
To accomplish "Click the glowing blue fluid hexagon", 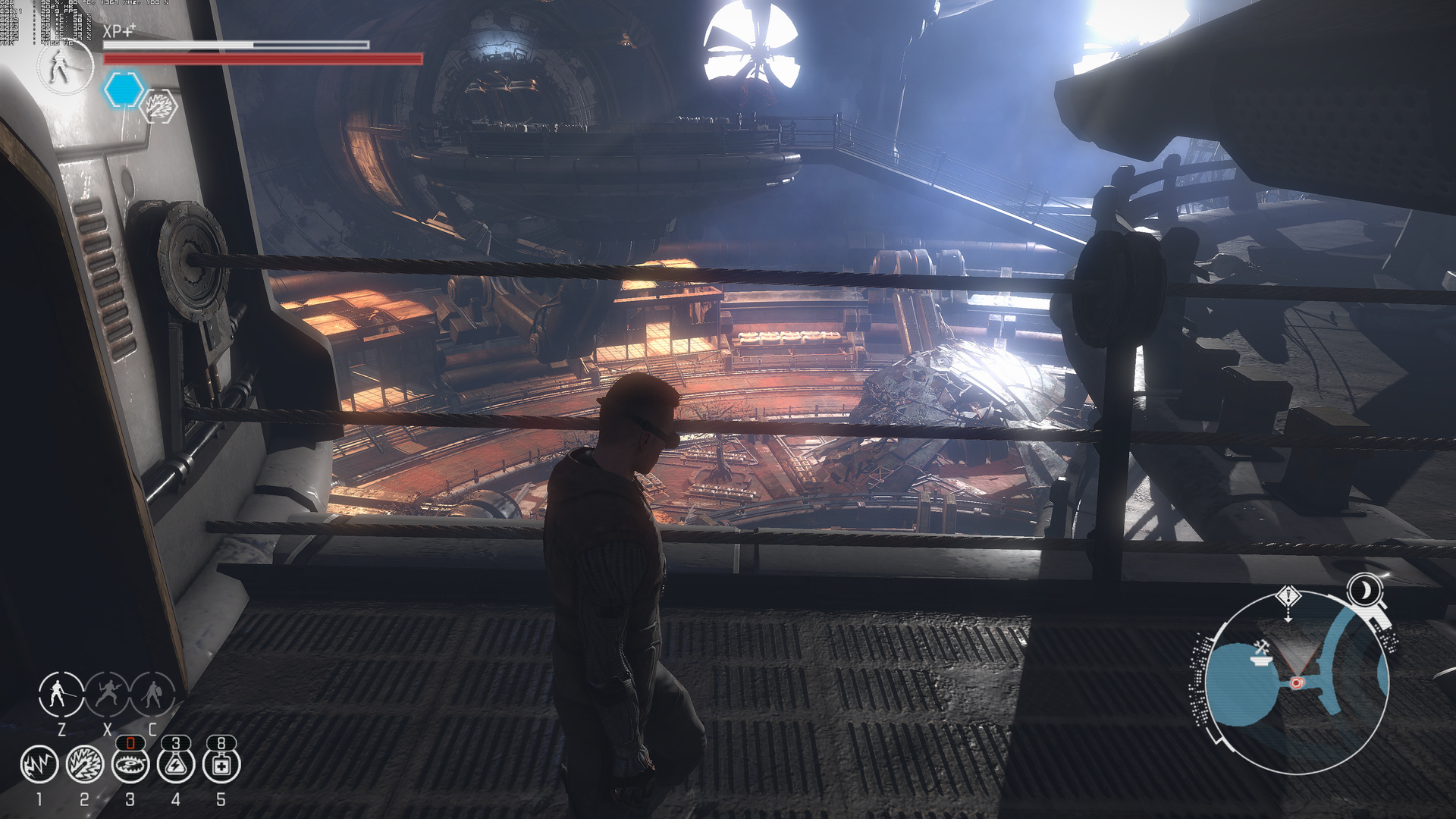I will 123,89.
